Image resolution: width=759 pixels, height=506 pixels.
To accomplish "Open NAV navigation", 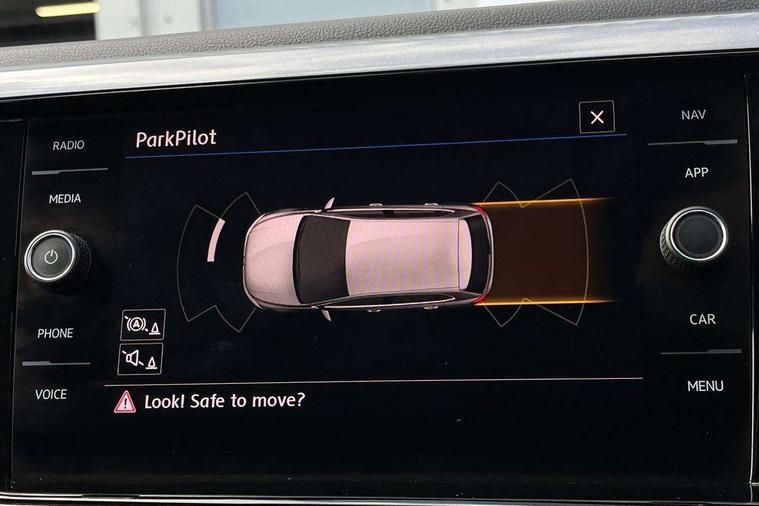I will 693,115.
